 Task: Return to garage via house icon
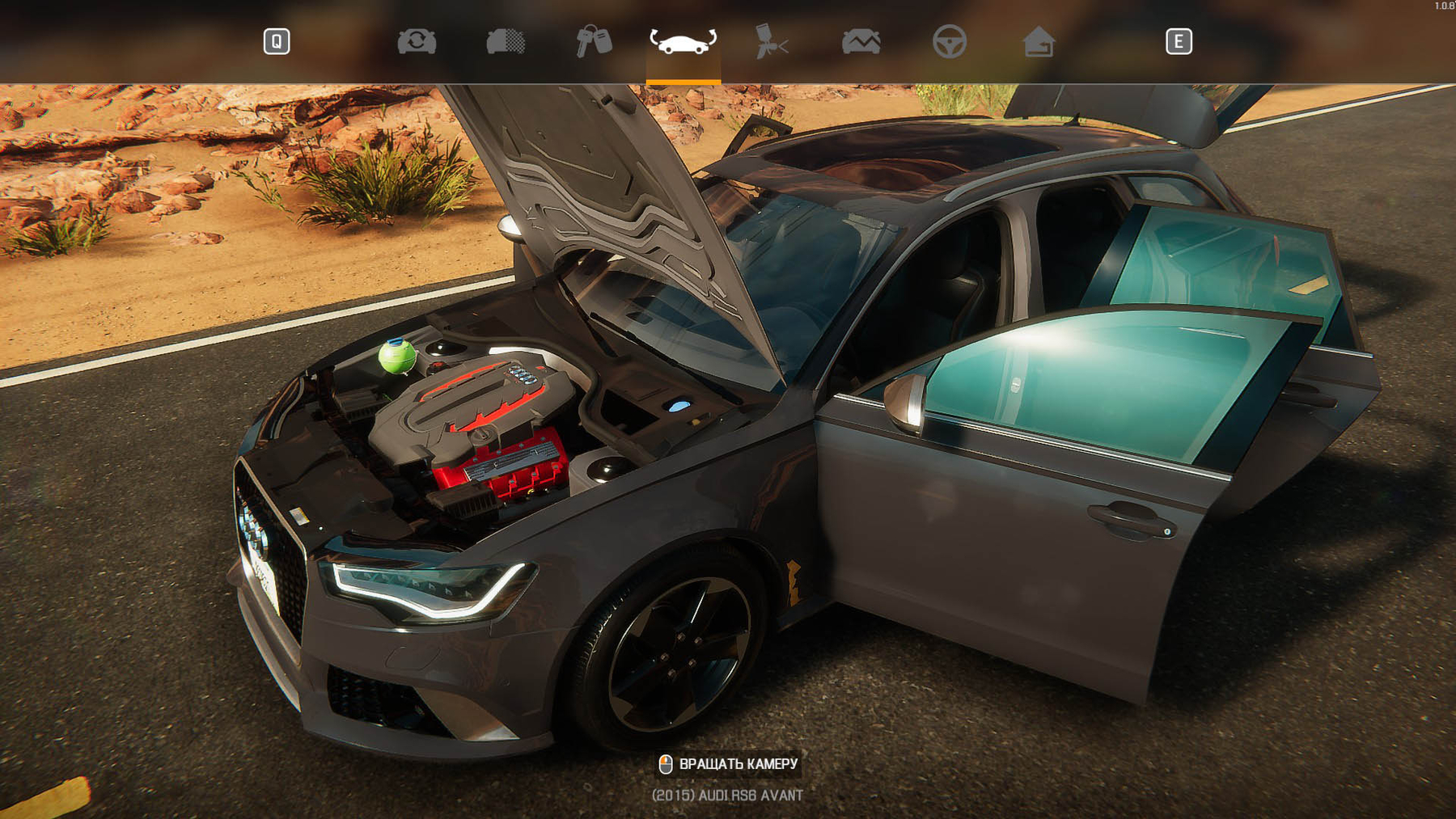click(1038, 41)
